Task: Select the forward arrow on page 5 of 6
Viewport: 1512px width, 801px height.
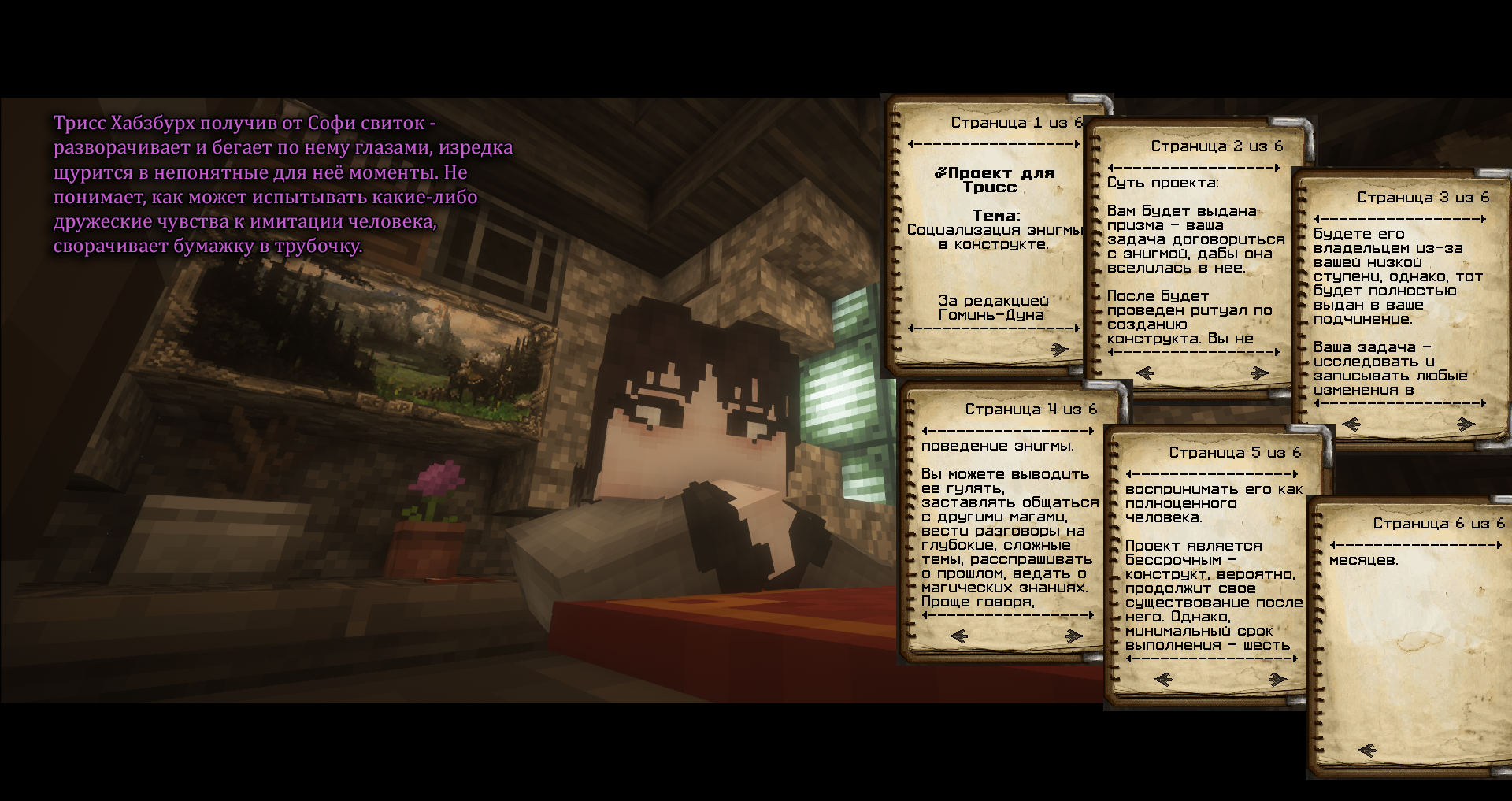Action: (1277, 679)
